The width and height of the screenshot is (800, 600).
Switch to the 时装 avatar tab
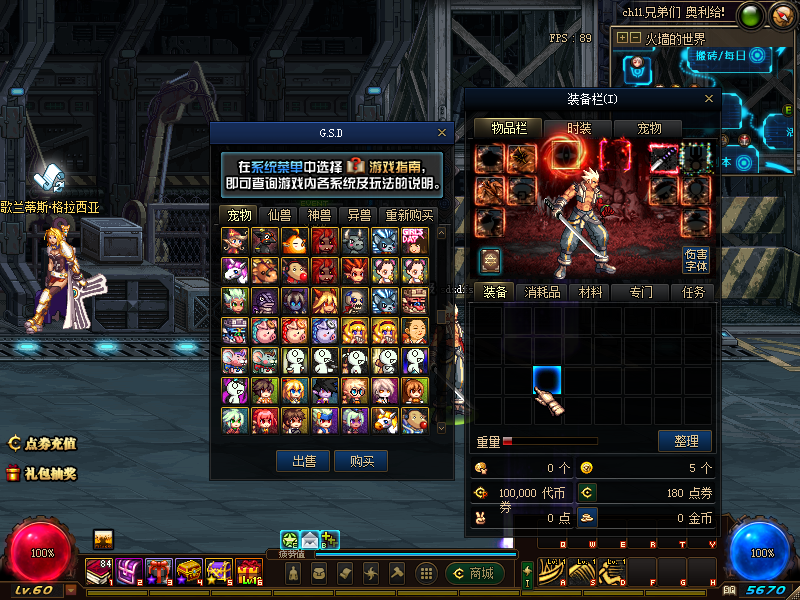(579, 129)
